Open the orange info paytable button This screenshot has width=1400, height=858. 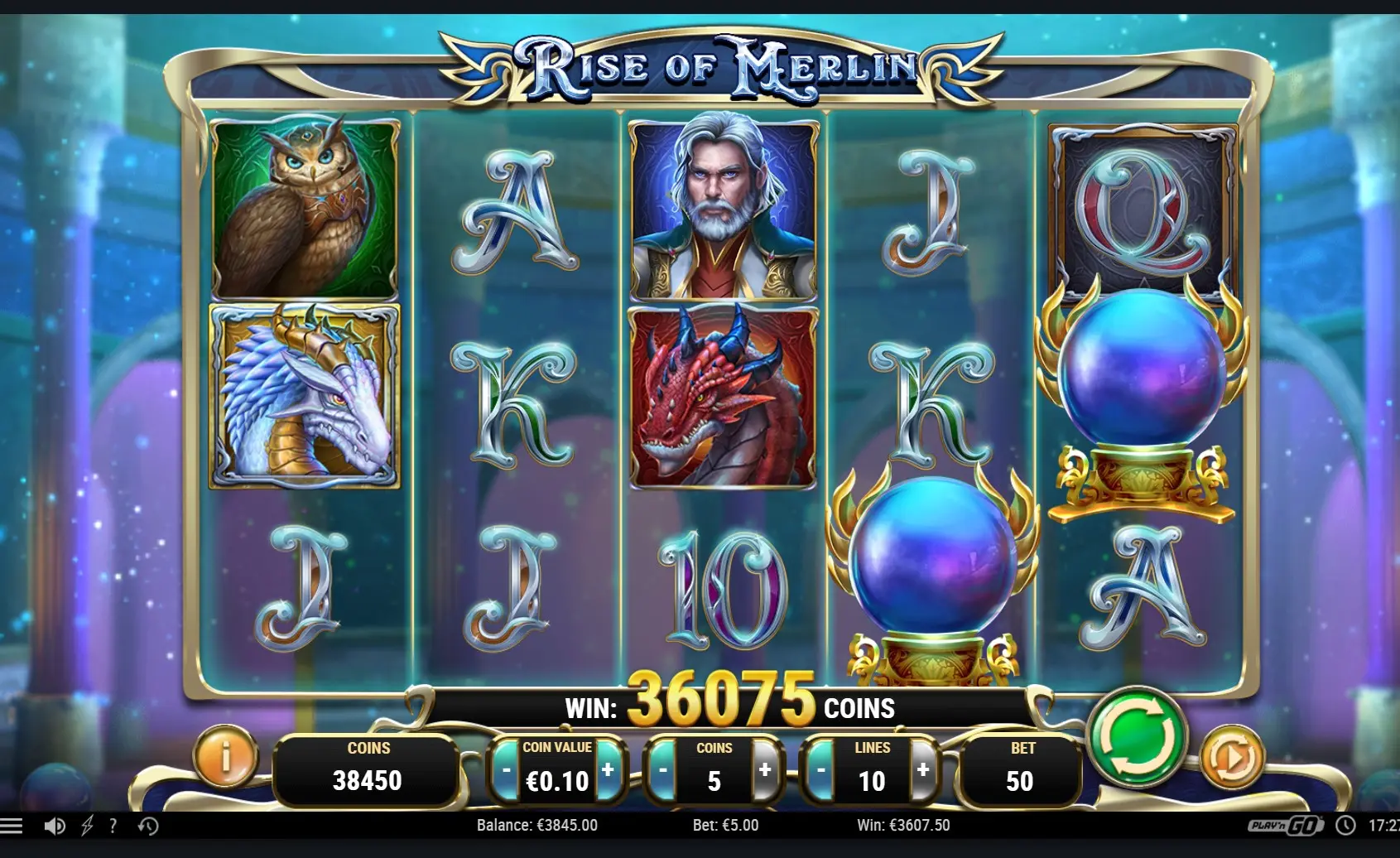pos(225,755)
